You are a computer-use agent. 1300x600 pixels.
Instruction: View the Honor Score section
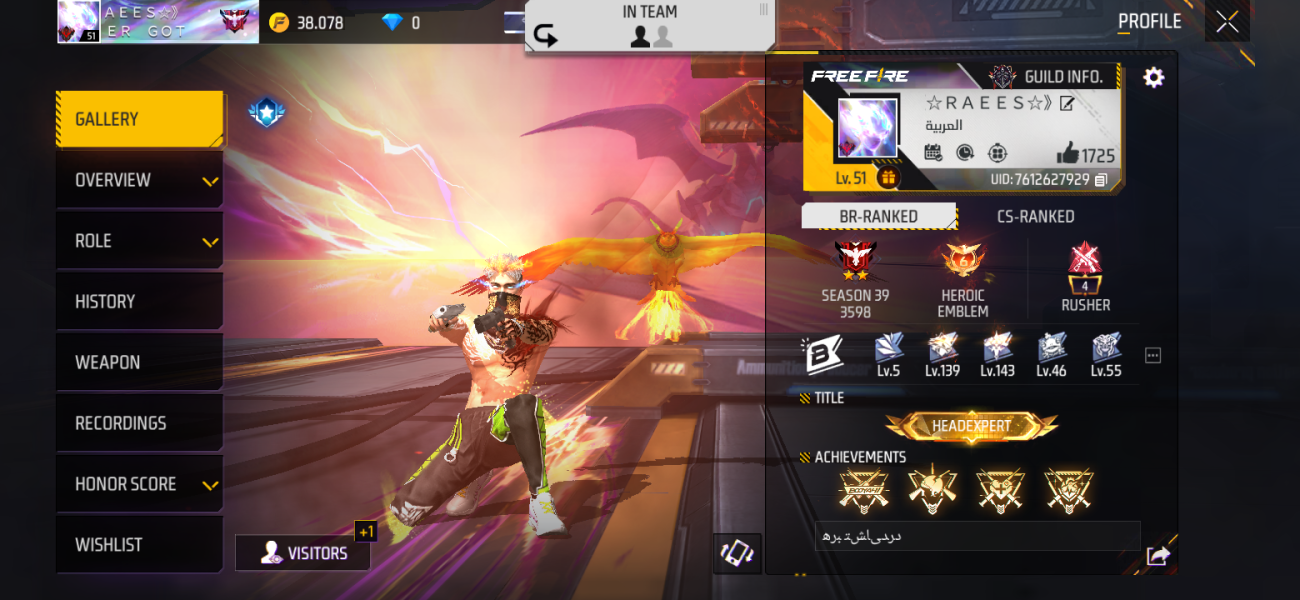click(139, 485)
